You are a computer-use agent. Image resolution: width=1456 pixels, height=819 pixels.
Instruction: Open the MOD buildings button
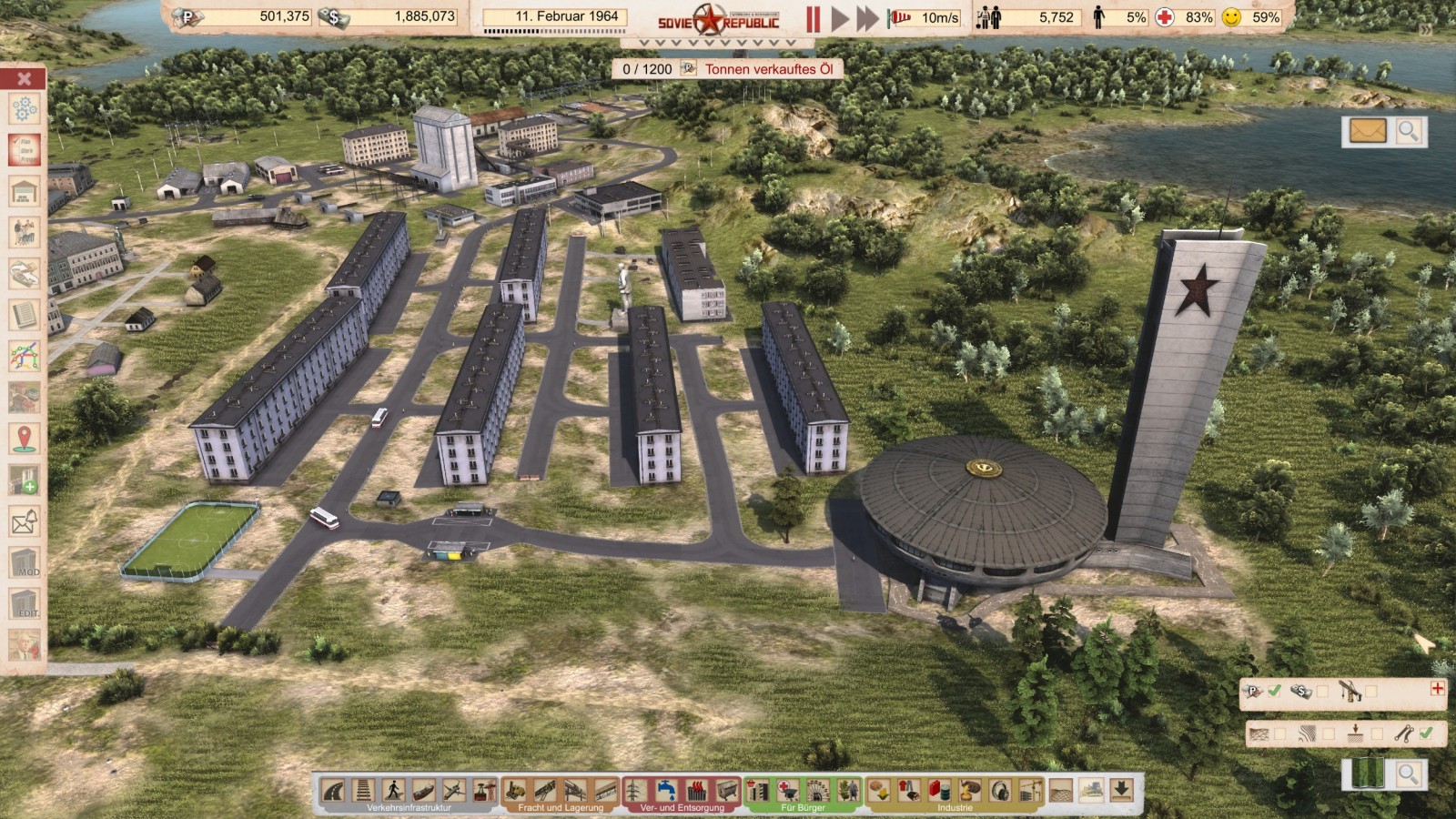(x=25, y=562)
